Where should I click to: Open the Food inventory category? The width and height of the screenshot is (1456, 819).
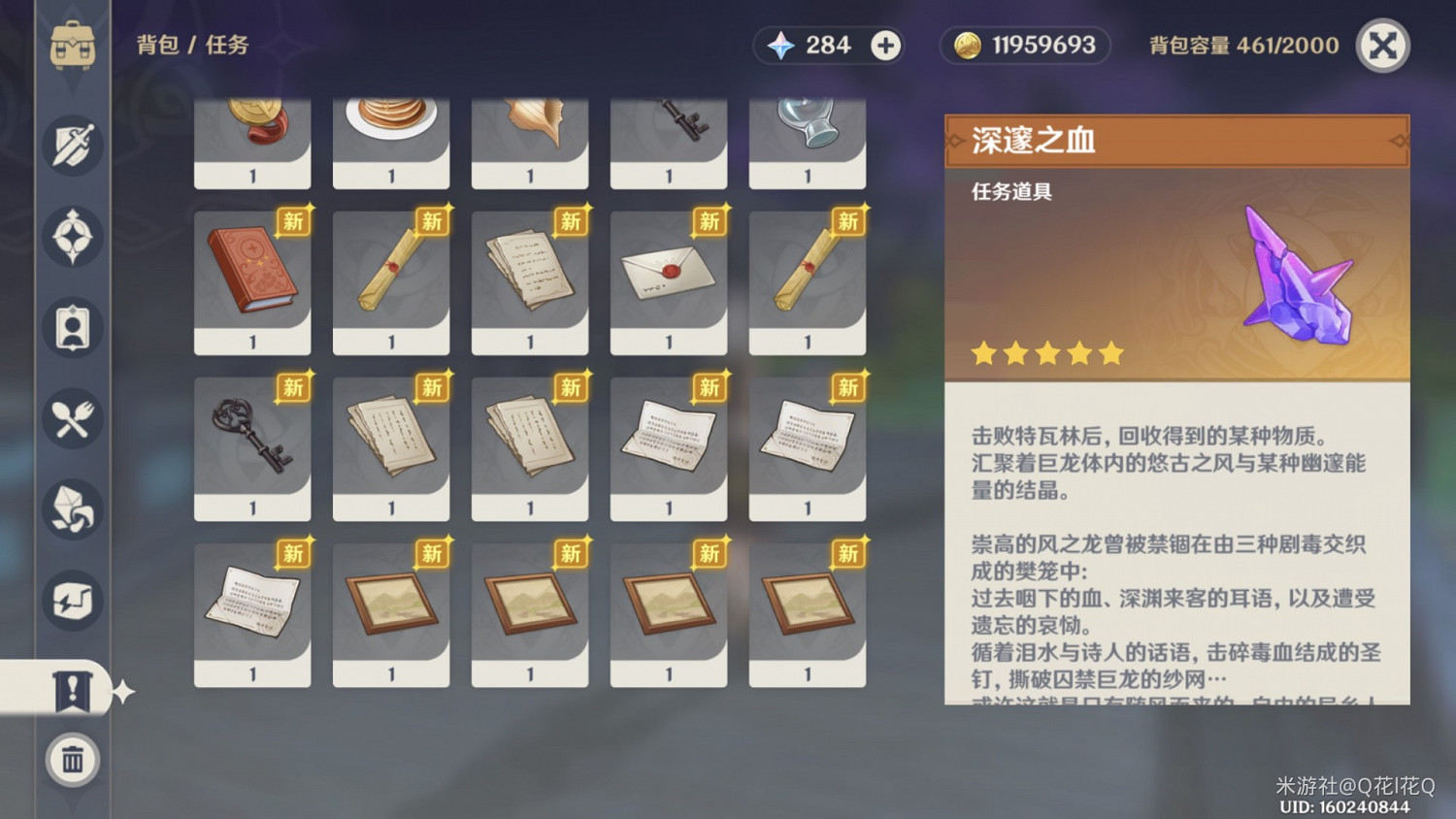(x=71, y=417)
